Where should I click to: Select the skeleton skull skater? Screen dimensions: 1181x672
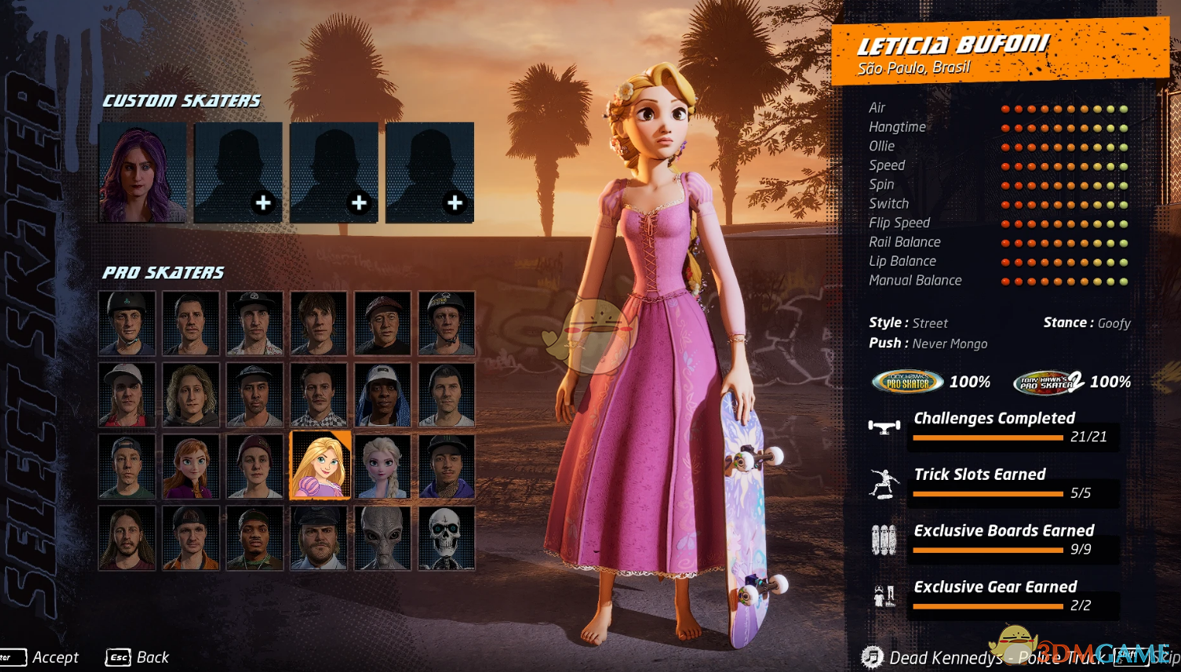coord(446,538)
